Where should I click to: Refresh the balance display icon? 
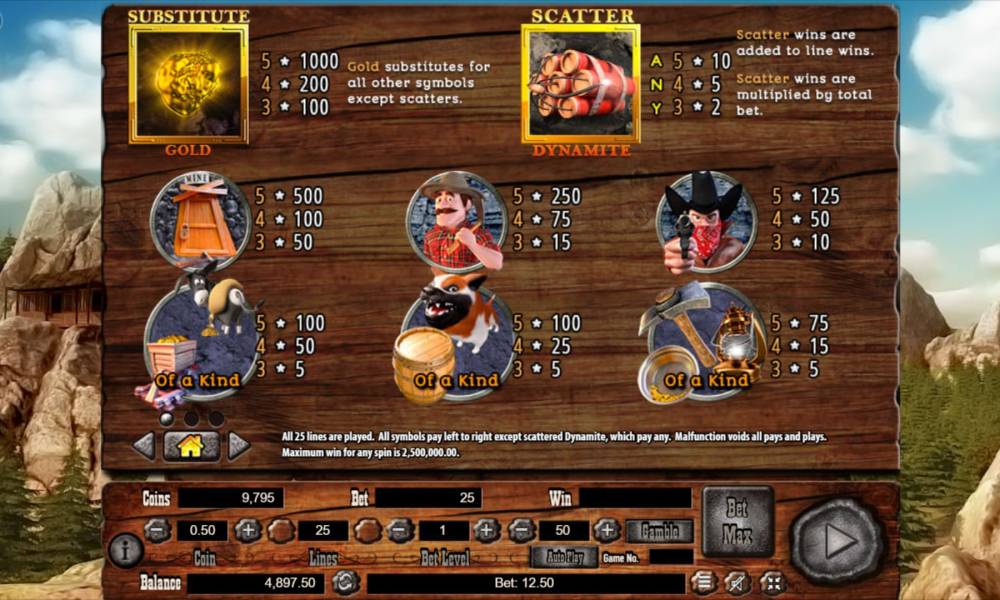(346, 582)
